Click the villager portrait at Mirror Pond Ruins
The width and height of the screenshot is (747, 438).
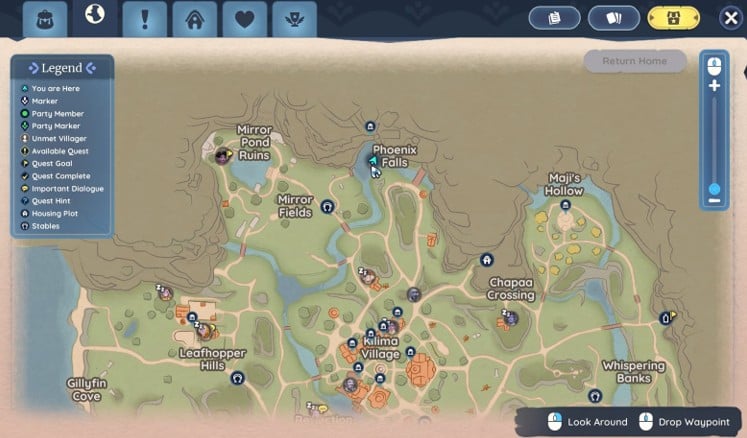click(x=223, y=155)
